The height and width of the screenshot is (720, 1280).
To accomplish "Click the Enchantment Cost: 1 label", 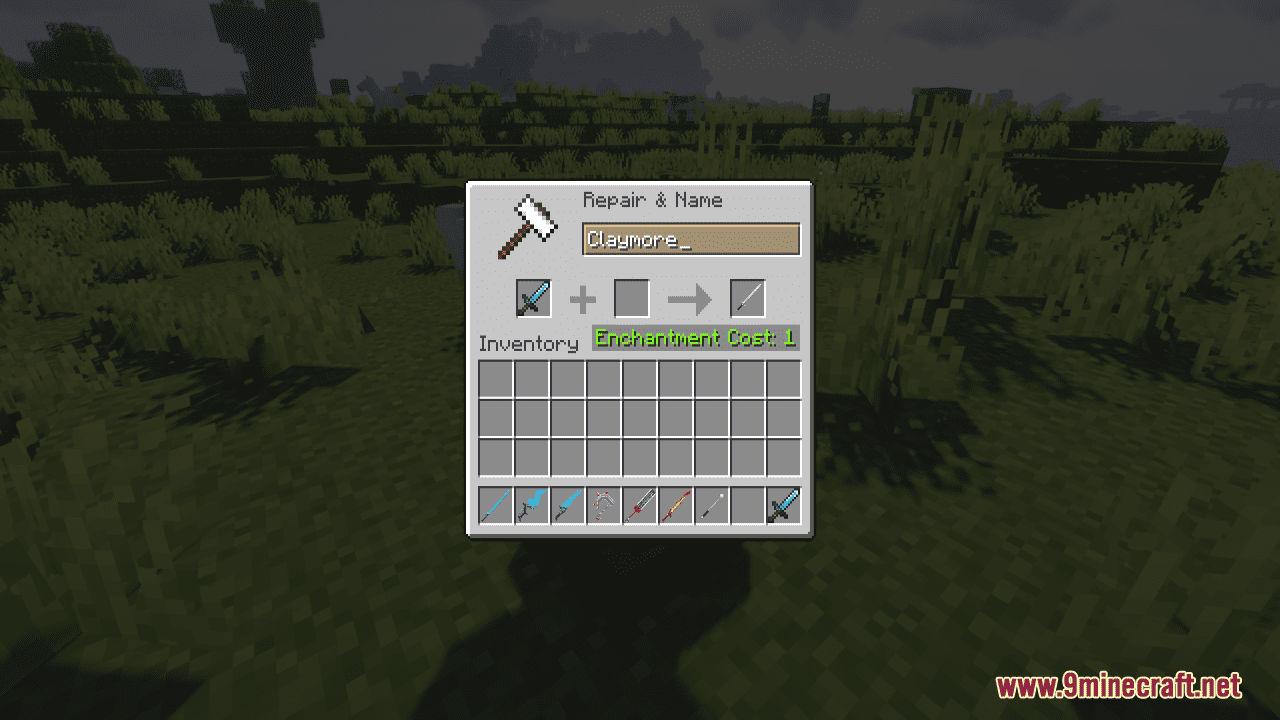I will pos(693,338).
